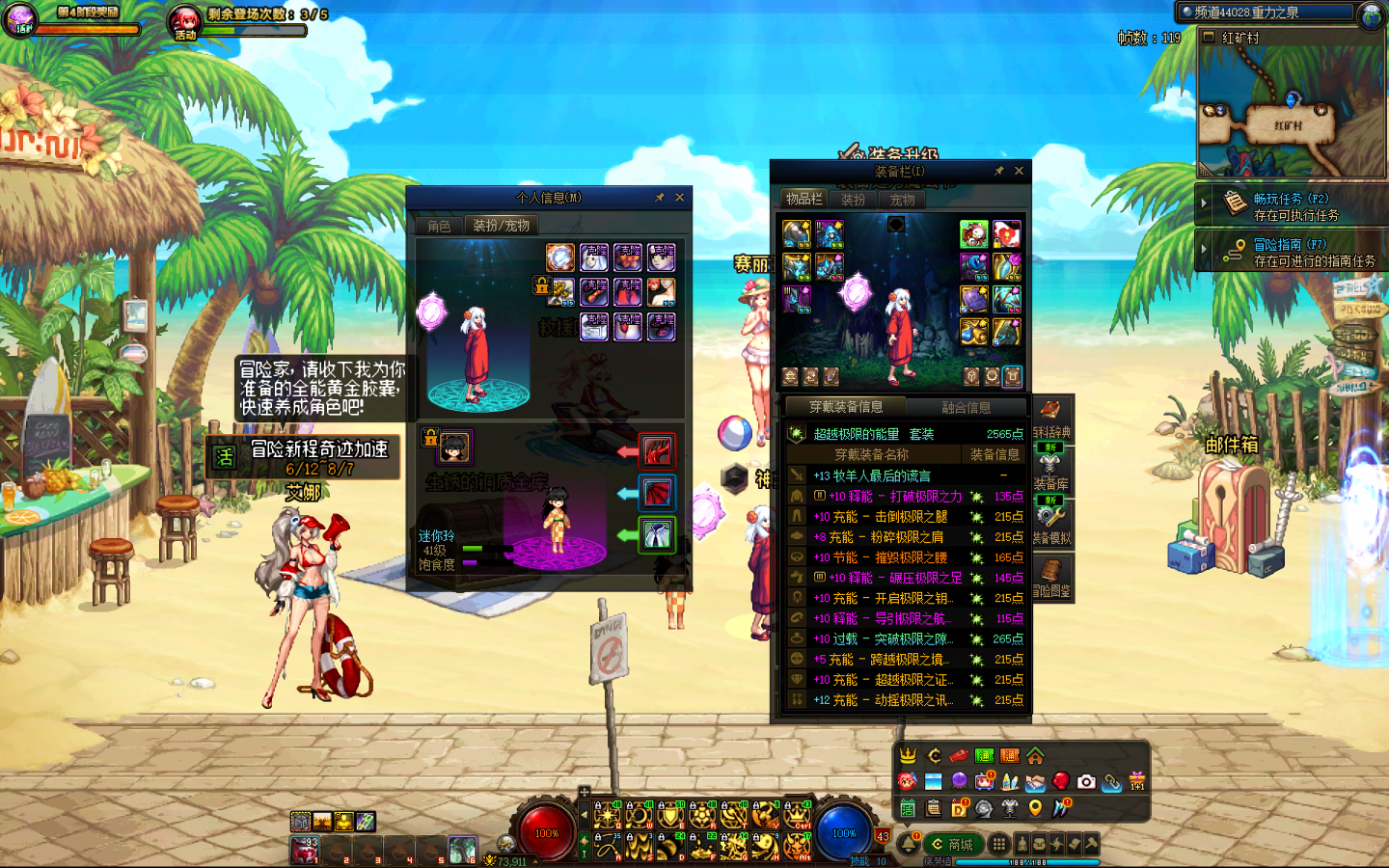
Task: Switch to the 角色 character tab
Action: point(439,226)
